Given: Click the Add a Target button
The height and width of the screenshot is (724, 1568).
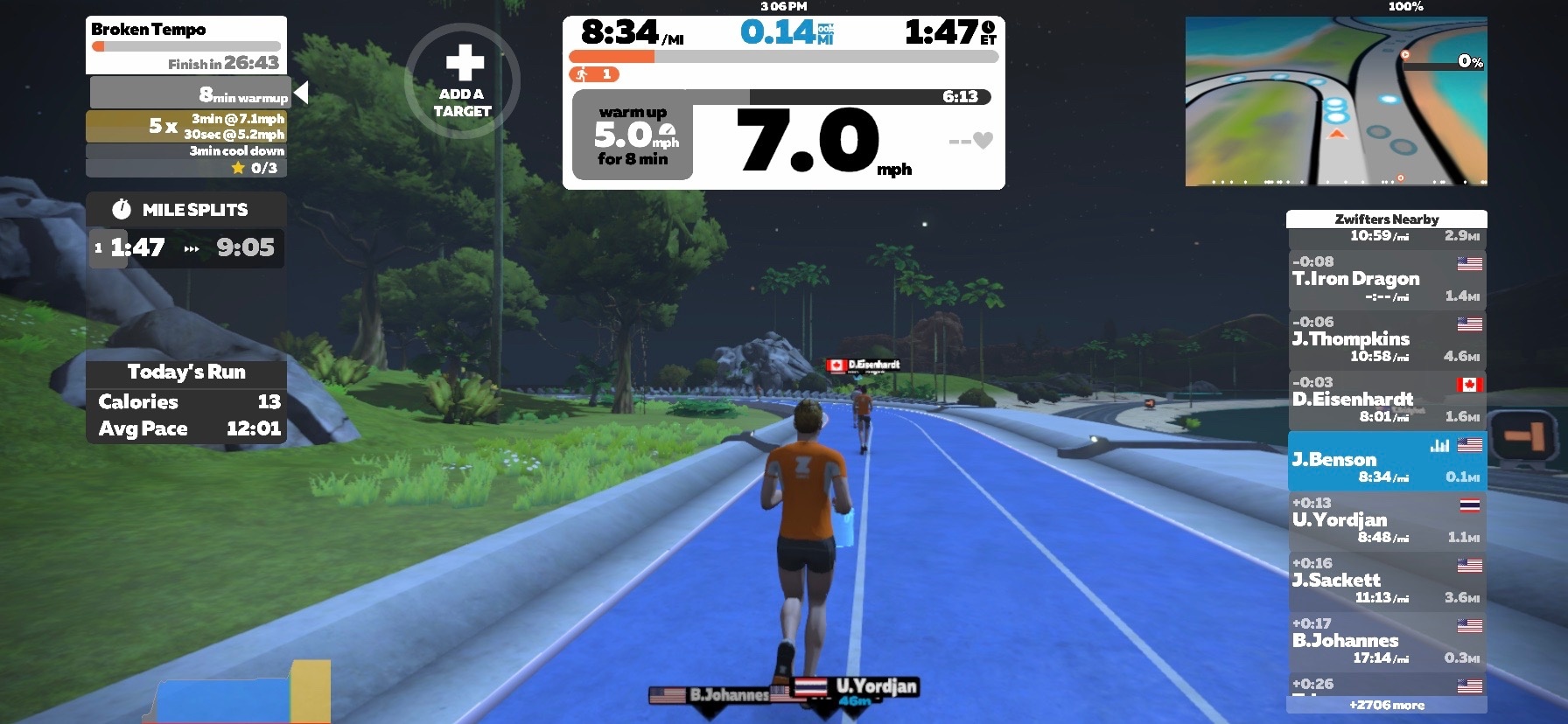Looking at the screenshot, I should coord(462,80).
